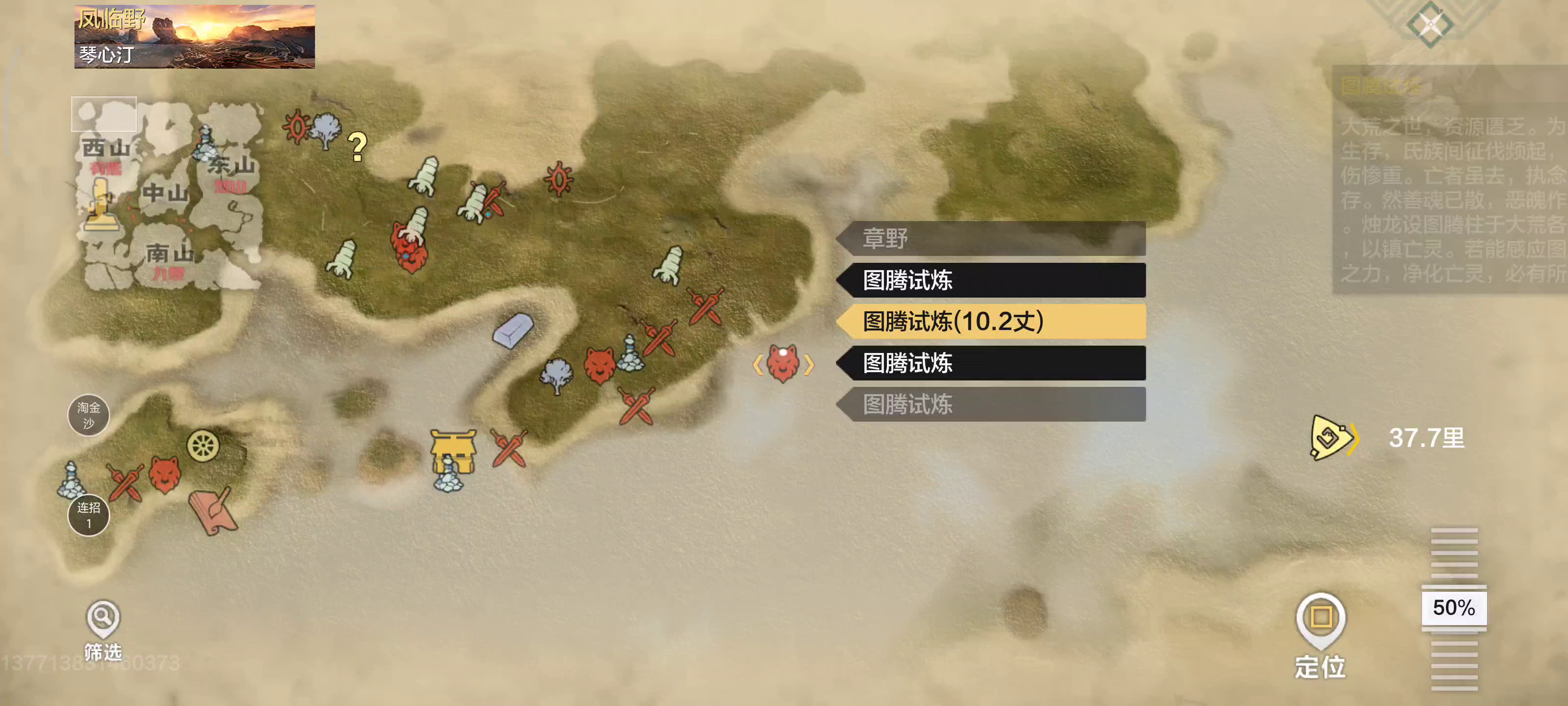Select the first black 图腾试炼 list entry
This screenshot has width=1568, height=706.
tap(992, 281)
